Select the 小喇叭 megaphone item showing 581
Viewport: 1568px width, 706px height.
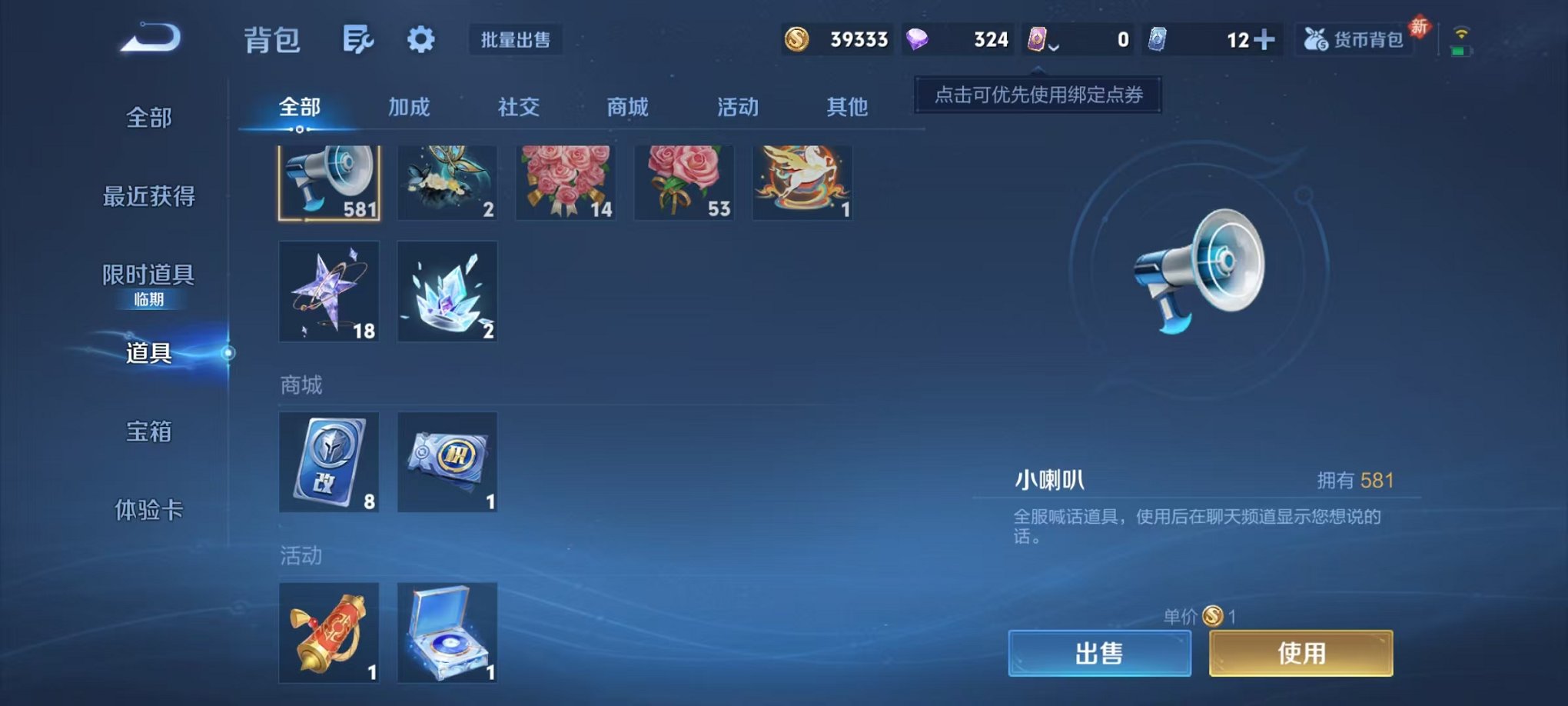pos(328,181)
